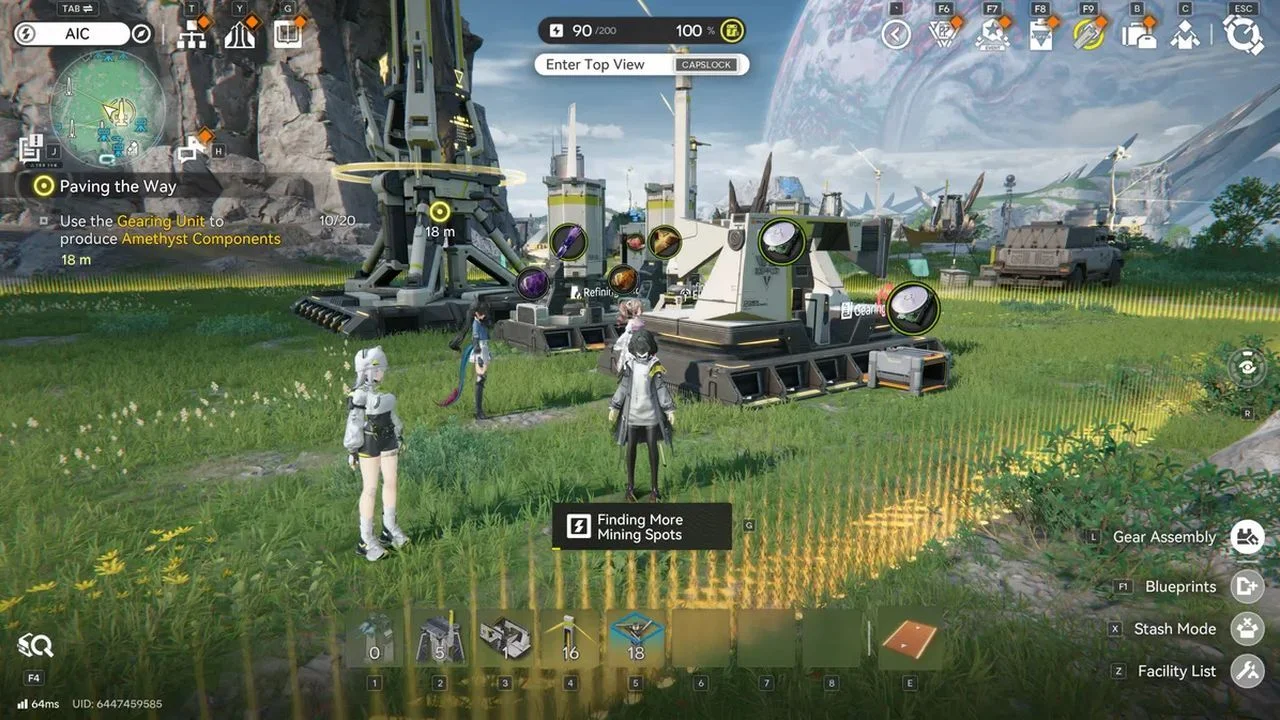Select the highlighted hotbar slot showing 18

tap(635, 639)
